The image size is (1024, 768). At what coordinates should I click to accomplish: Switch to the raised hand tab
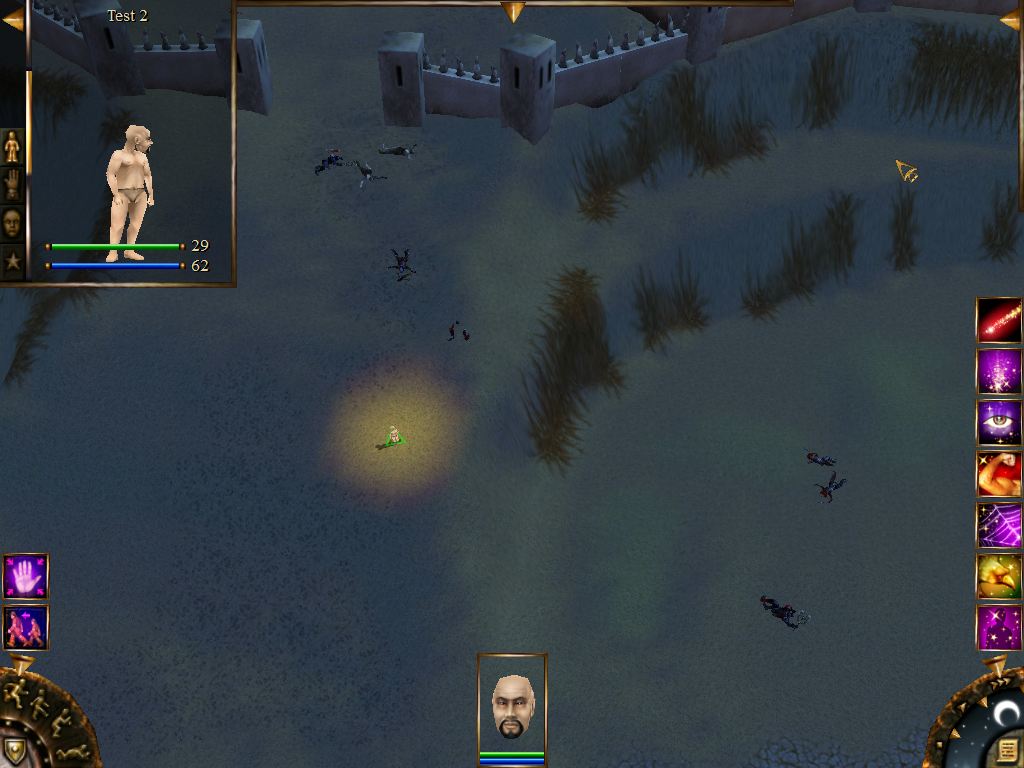[x=12, y=185]
